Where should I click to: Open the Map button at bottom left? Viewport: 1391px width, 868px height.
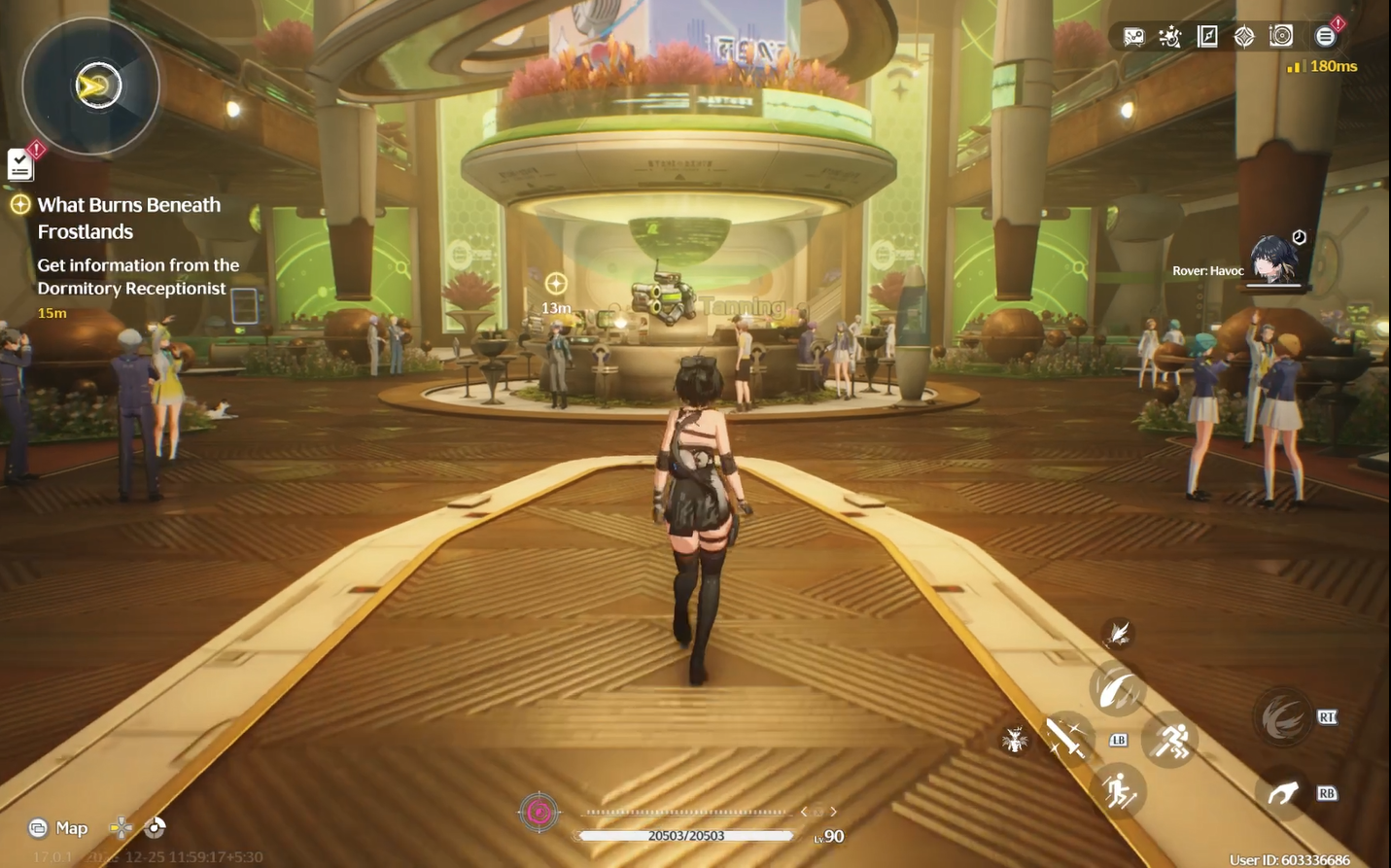point(59,828)
